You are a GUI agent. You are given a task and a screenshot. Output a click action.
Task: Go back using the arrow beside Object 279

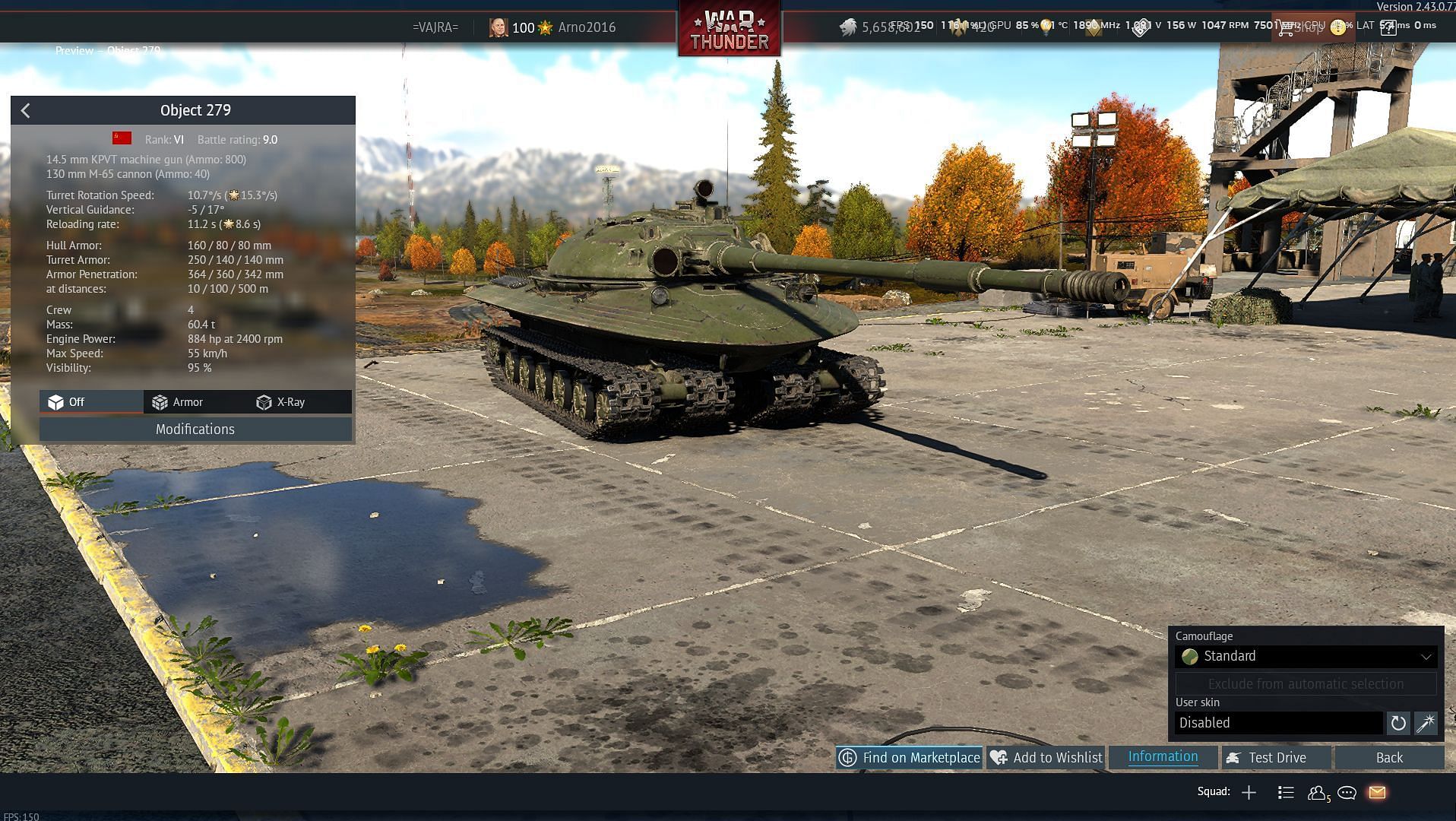[x=25, y=111]
